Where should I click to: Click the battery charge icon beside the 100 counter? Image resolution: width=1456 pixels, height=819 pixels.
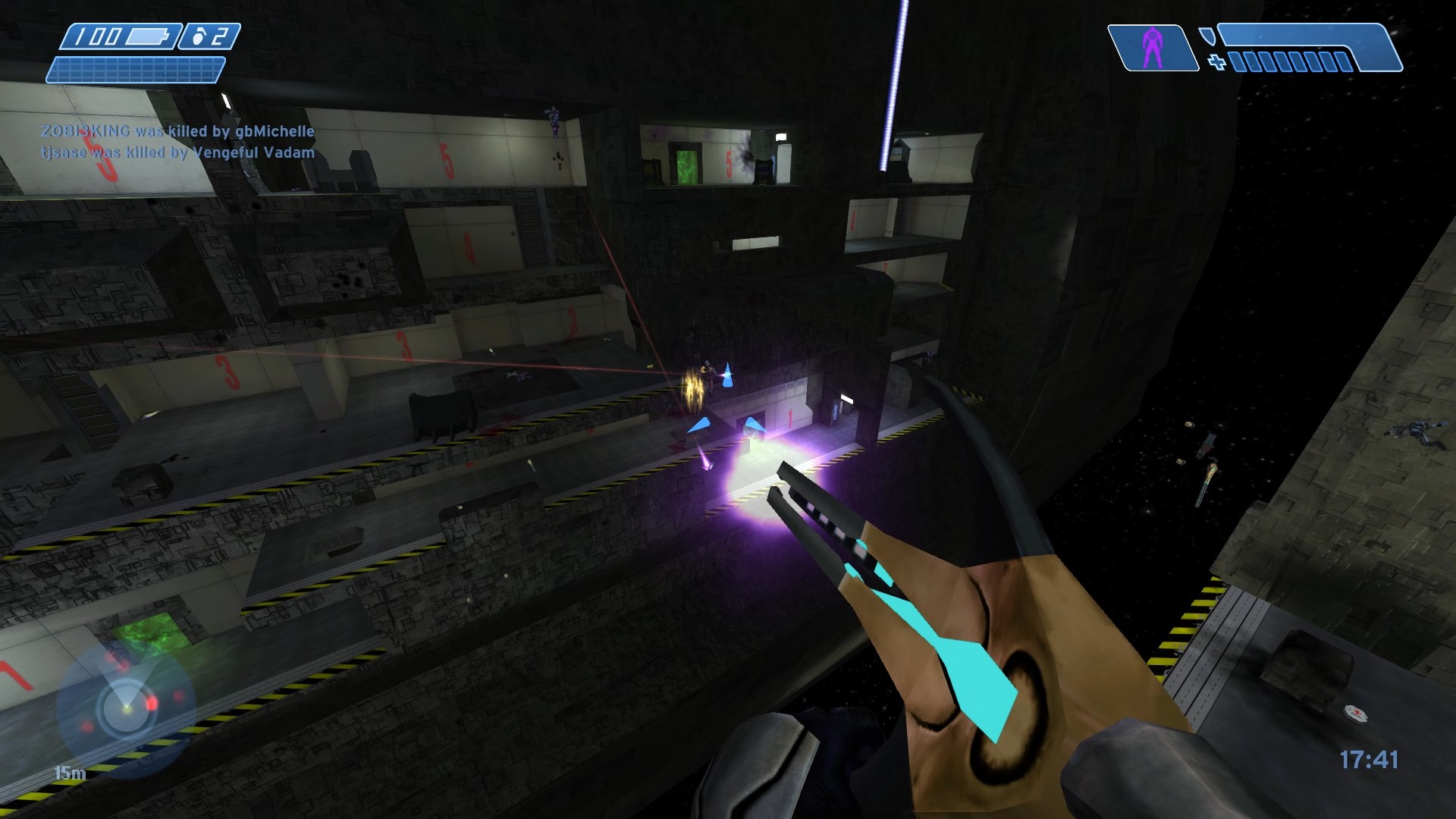(x=147, y=36)
